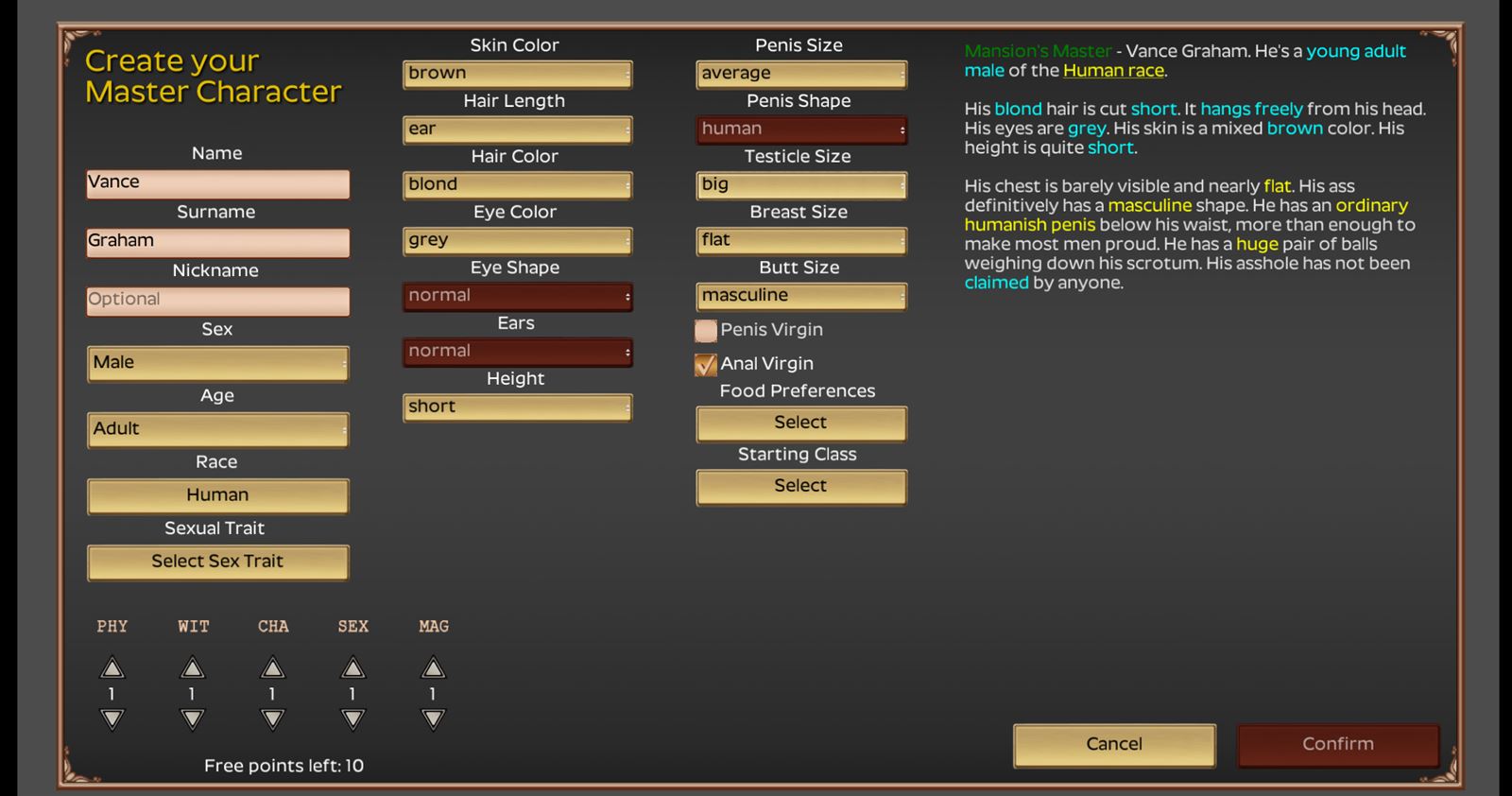Open the Testicle Size dropdown
Image resolution: width=1512 pixels, height=796 pixels.
(800, 184)
